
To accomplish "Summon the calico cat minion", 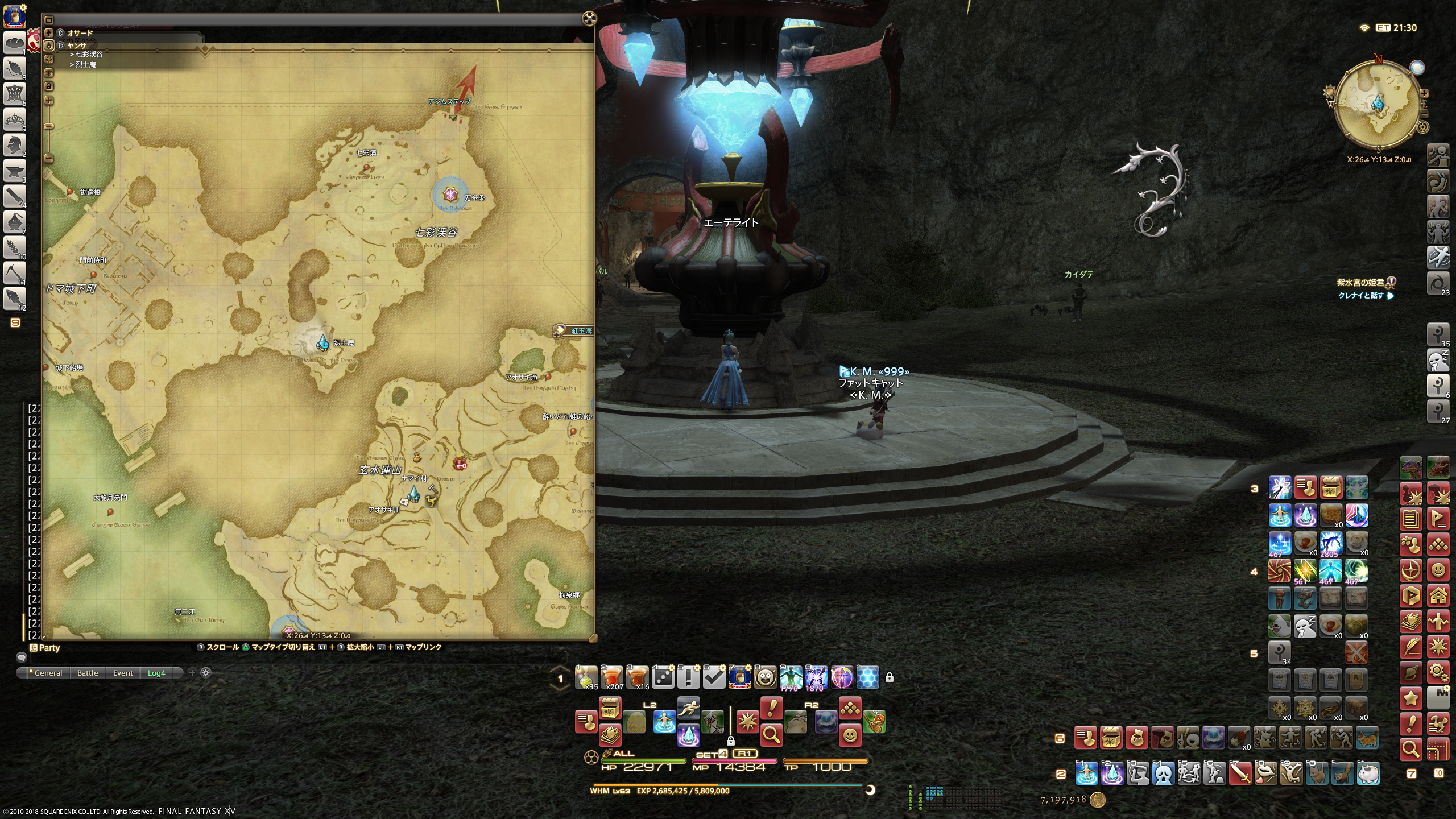I will (x=1368, y=739).
